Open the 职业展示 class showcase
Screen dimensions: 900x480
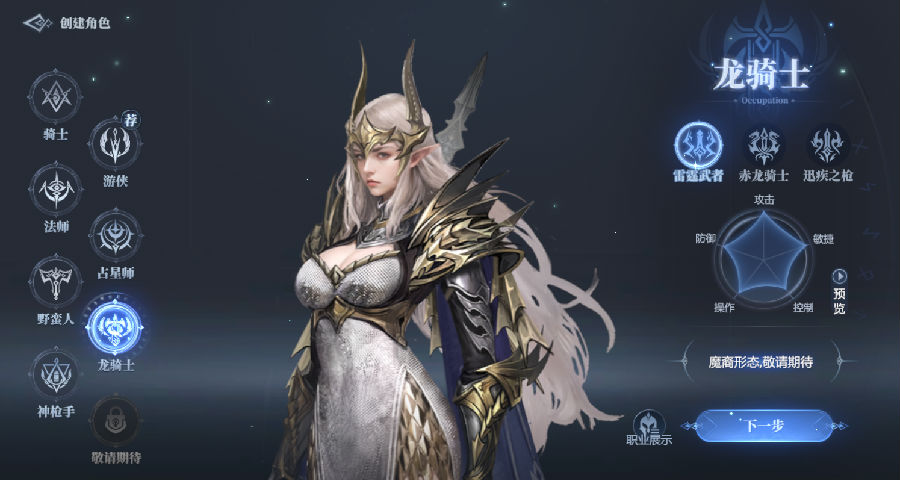pyautogui.click(x=649, y=424)
